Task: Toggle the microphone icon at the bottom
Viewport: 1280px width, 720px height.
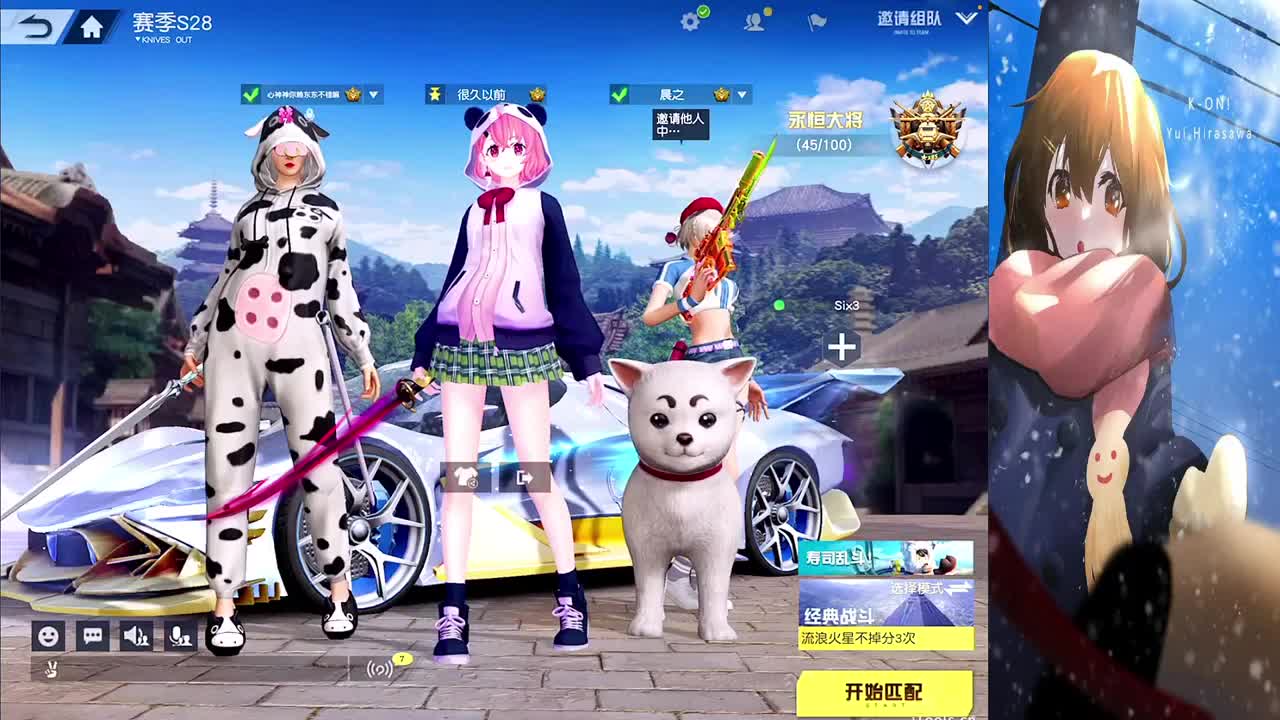Action: 180,635
